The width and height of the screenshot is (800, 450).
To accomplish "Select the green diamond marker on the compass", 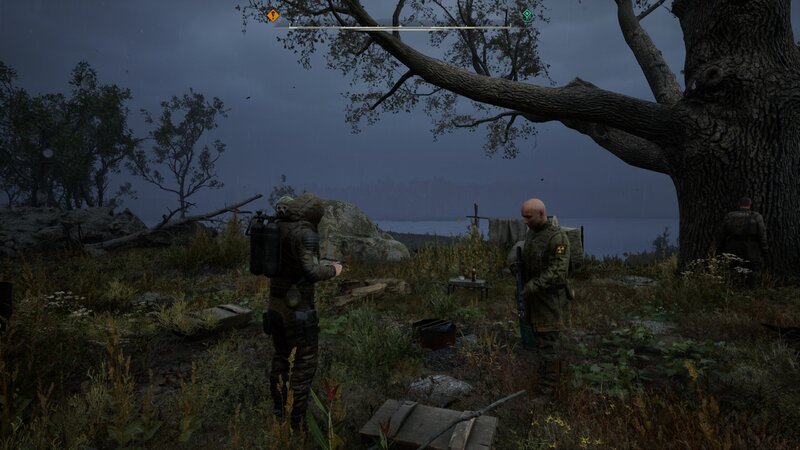I will pos(527,15).
